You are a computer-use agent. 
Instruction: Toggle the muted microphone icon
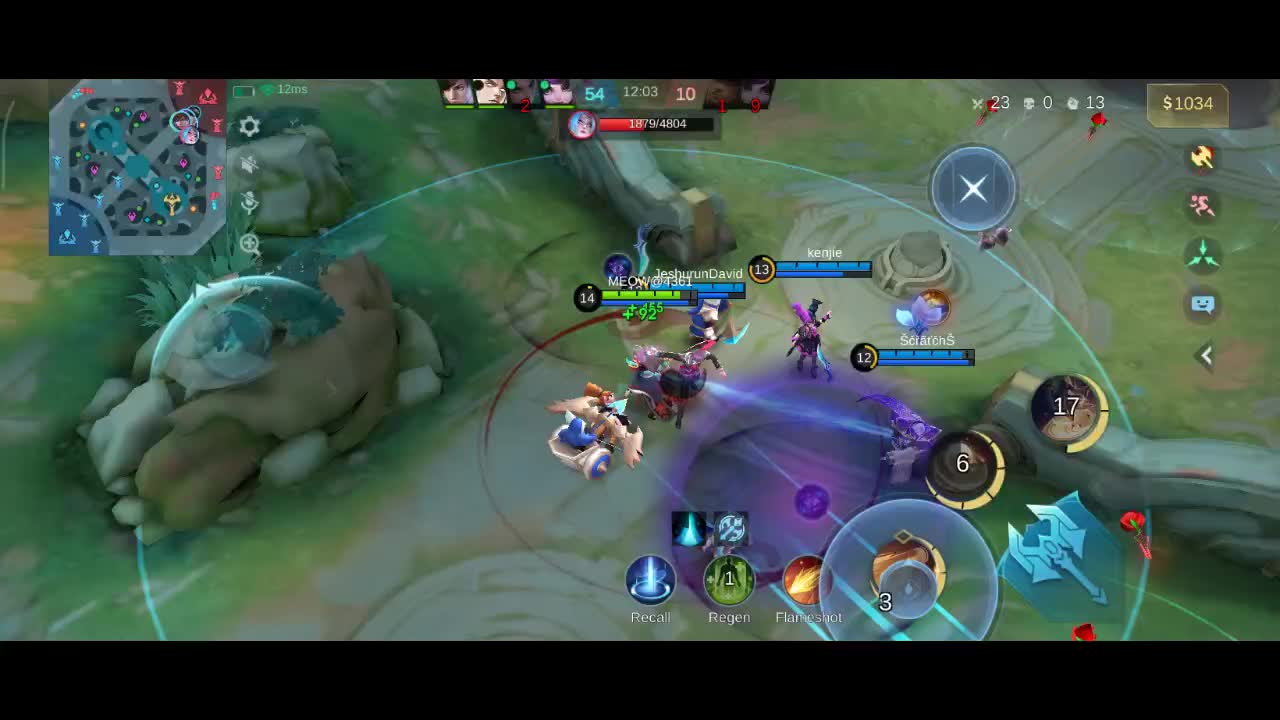point(250,203)
